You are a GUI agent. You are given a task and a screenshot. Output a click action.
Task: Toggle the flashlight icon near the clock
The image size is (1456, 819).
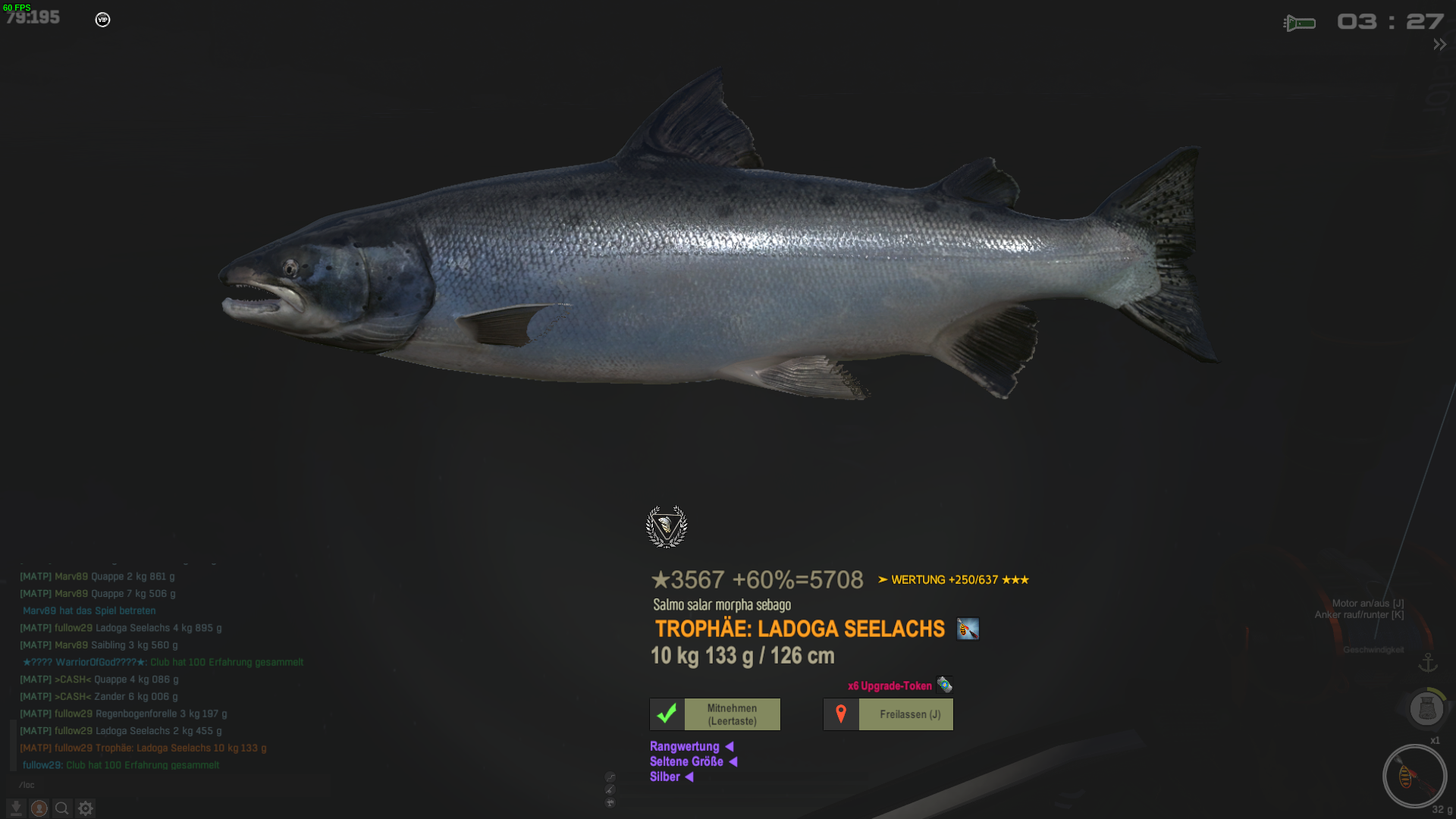[x=1300, y=24]
